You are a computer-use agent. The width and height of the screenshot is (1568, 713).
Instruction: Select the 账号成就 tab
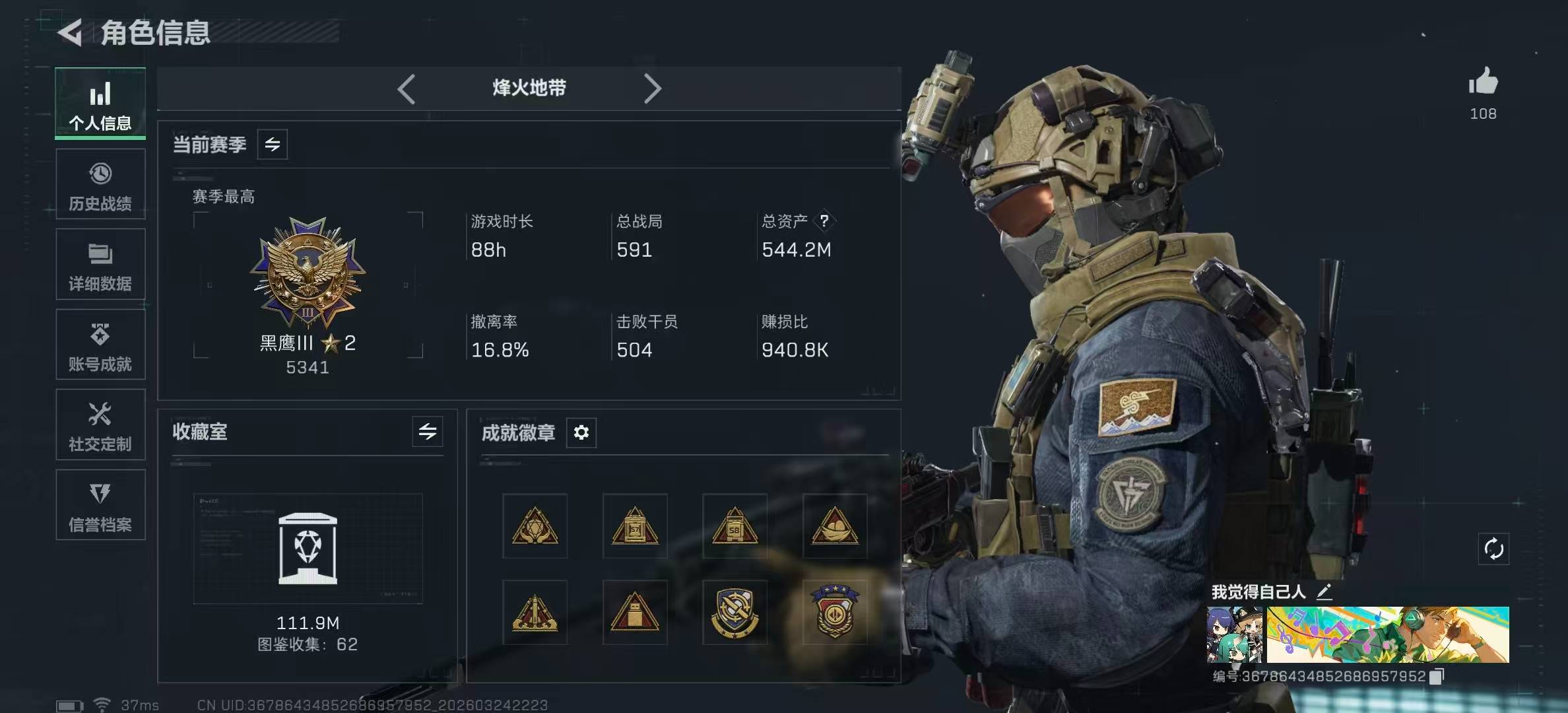pyautogui.click(x=100, y=345)
